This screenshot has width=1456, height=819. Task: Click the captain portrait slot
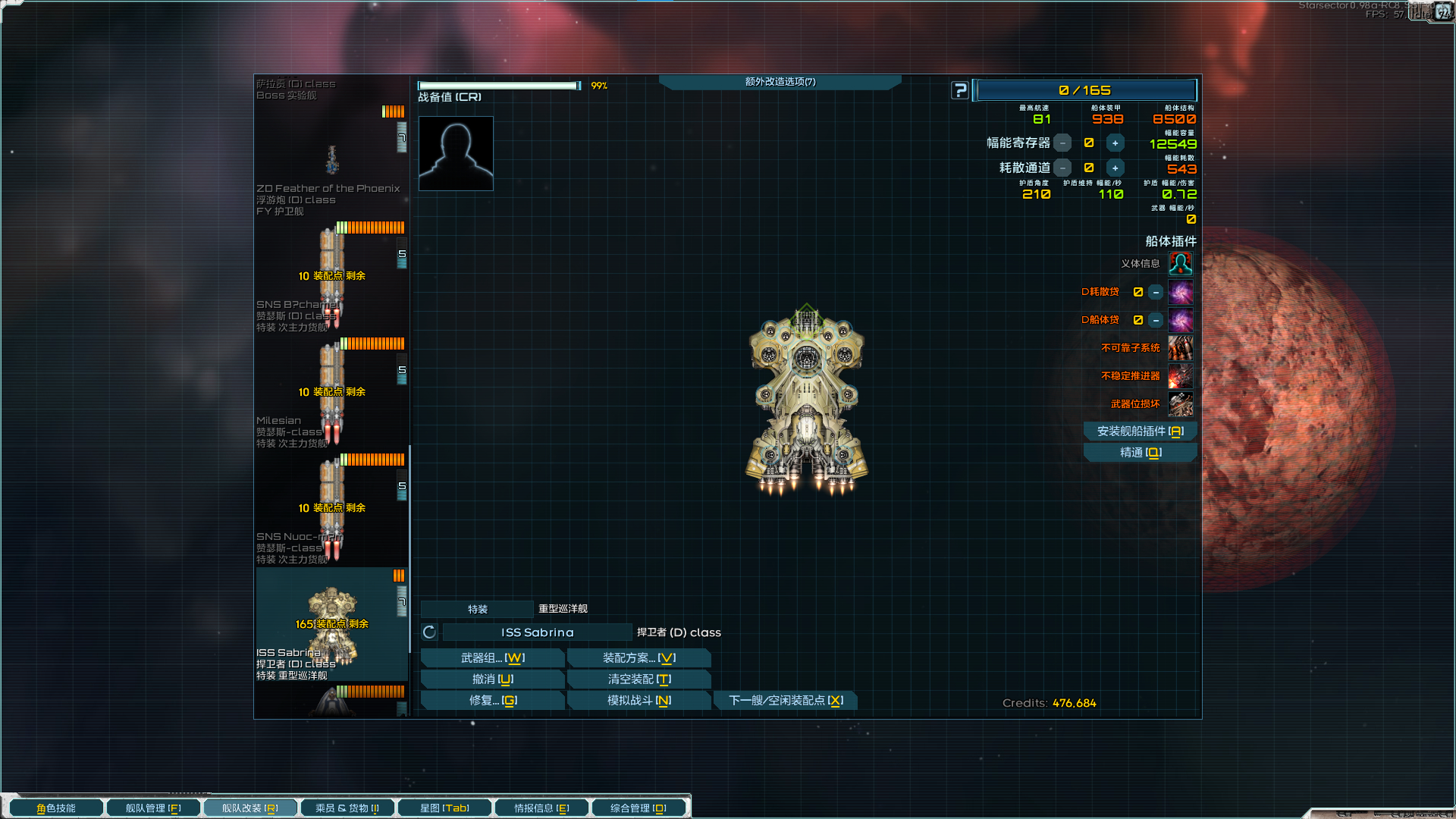pos(456,153)
